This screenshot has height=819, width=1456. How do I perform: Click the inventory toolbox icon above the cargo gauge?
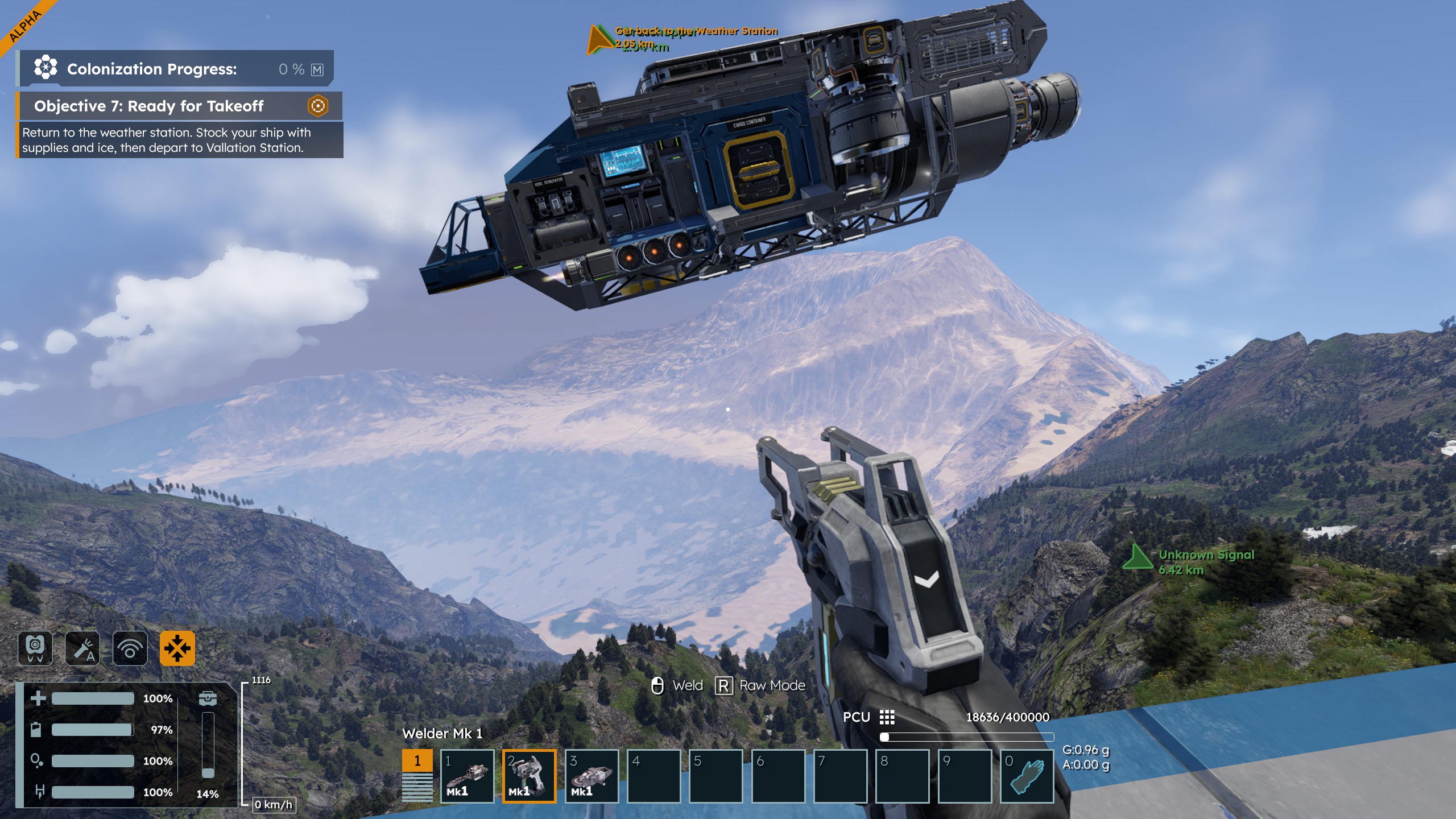[208, 698]
